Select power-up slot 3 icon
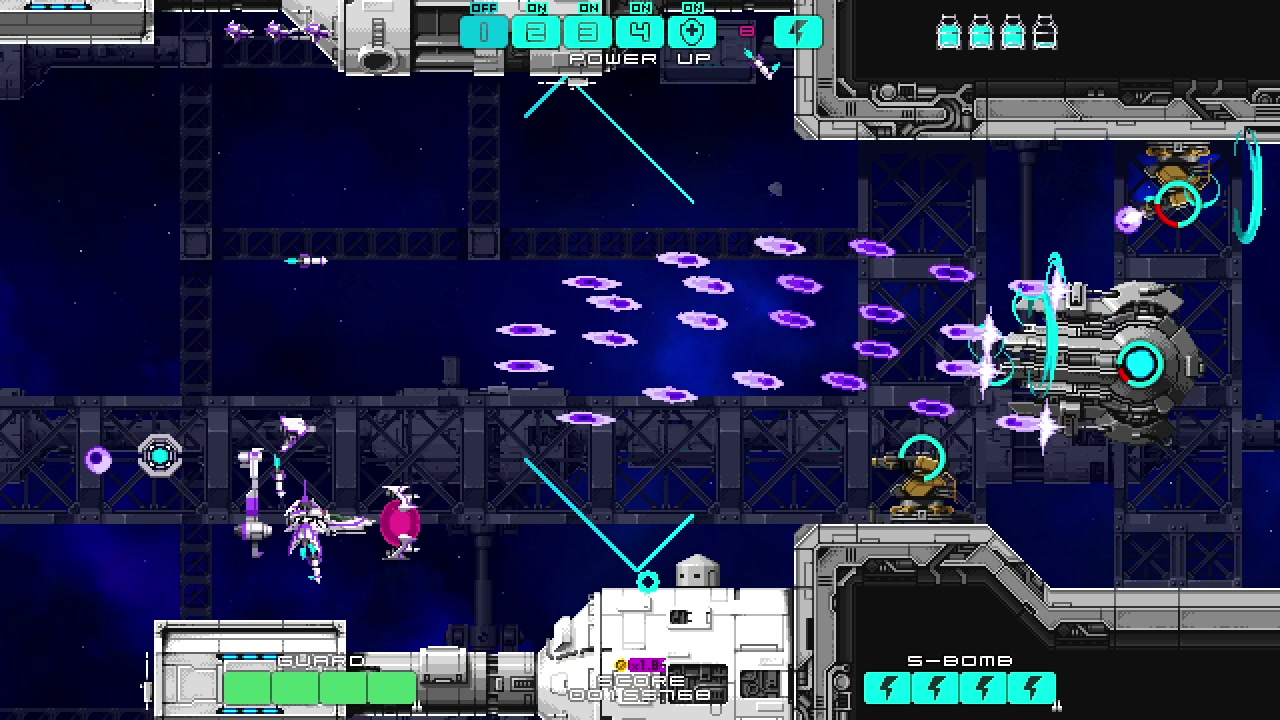 587,31
